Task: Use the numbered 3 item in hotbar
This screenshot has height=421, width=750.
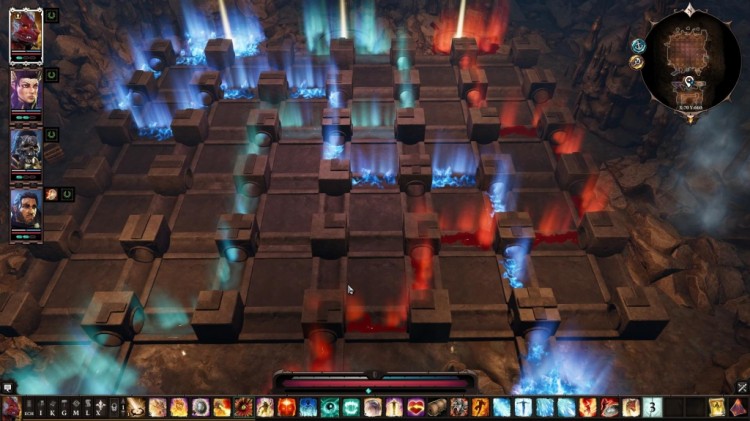Action: tap(652, 407)
